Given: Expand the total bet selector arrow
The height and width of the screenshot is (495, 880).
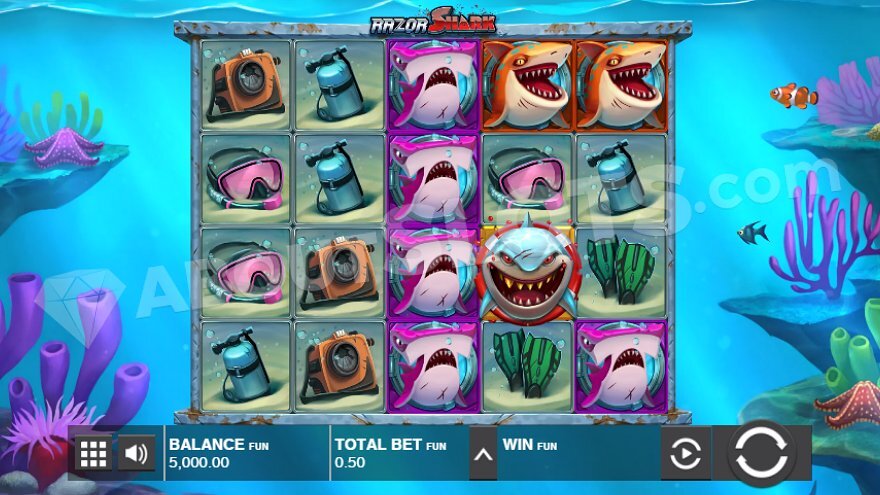Looking at the screenshot, I should [483, 454].
